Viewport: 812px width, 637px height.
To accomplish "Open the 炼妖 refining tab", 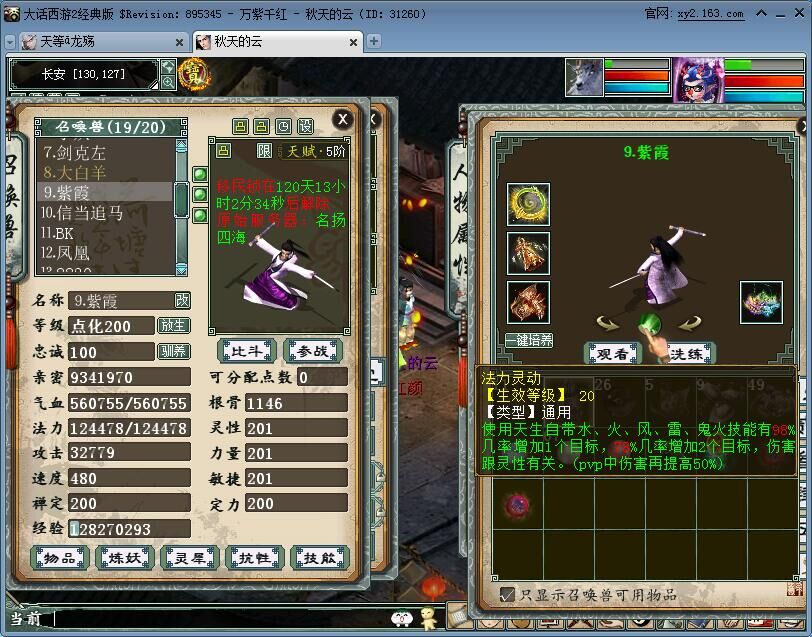I will coord(125,558).
